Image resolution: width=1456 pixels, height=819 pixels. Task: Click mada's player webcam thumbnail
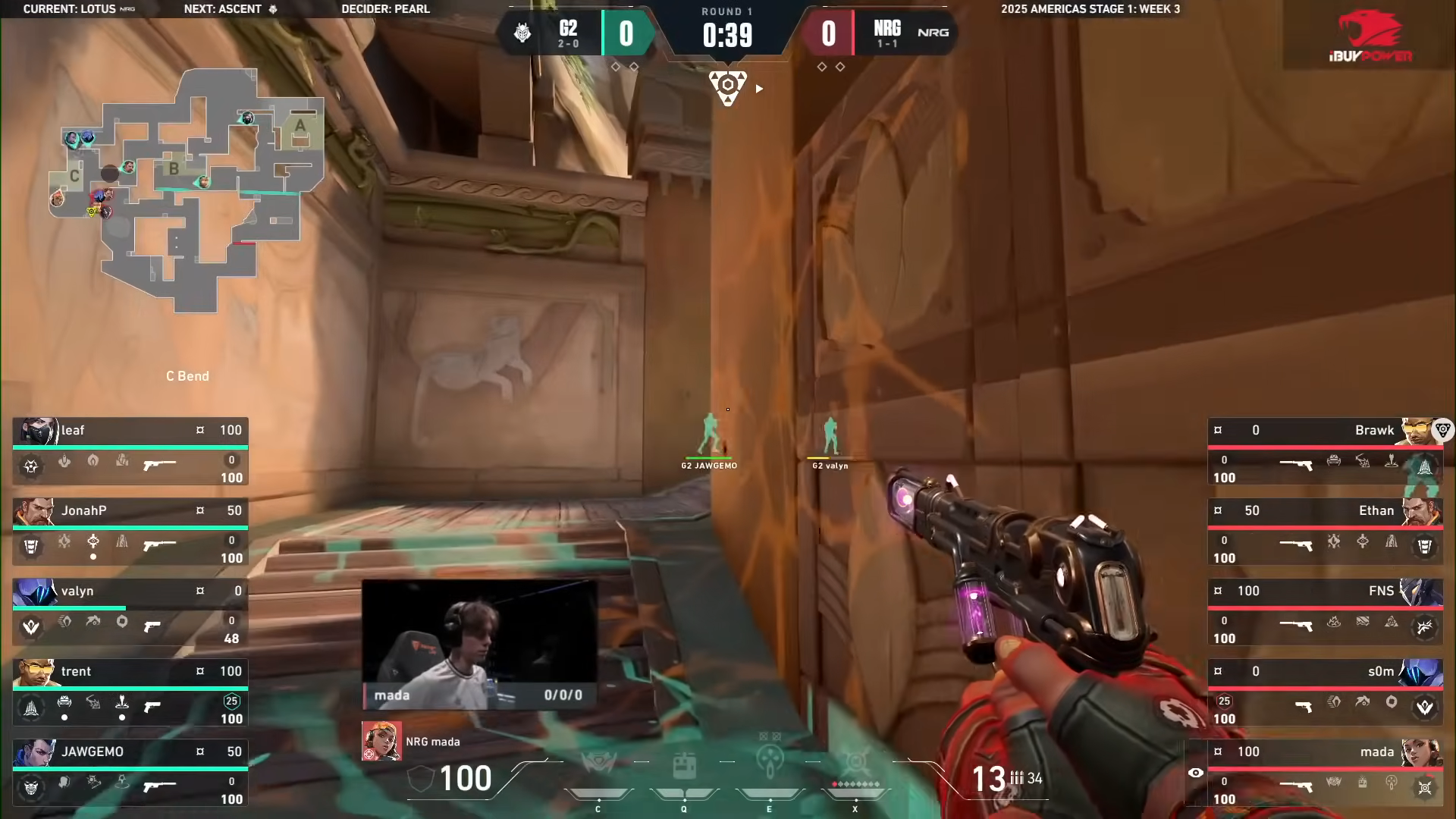tap(479, 645)
